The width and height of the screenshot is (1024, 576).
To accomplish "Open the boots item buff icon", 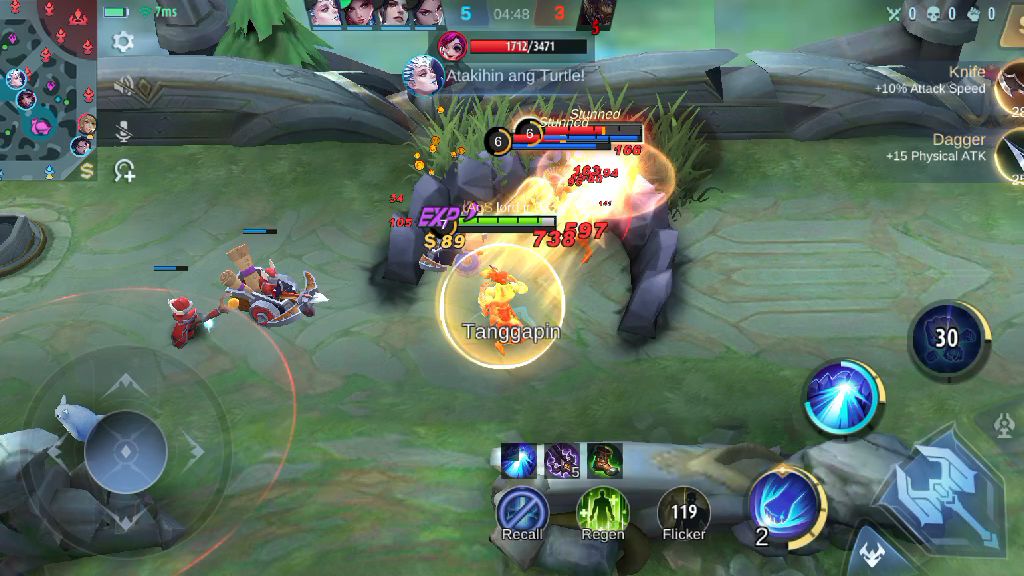I will pyautogui.click(x=605, y=461).
